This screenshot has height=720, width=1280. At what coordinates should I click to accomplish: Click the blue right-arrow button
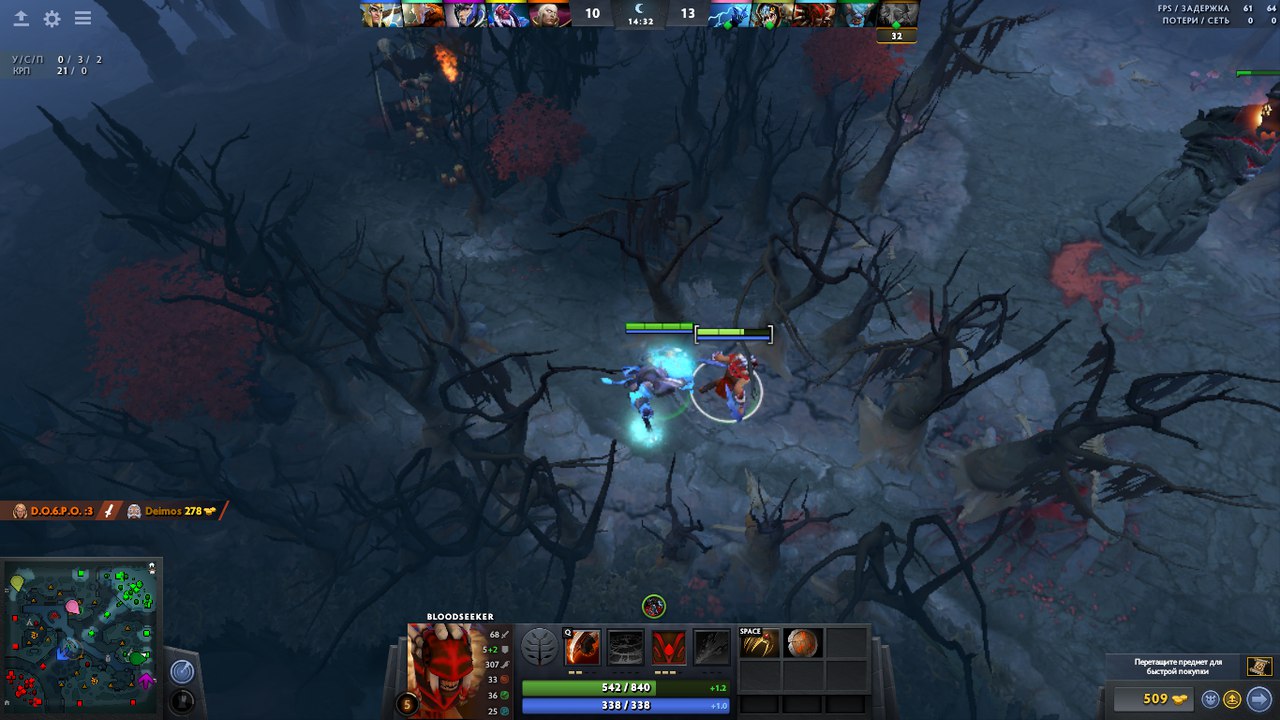pos(1258,699)
